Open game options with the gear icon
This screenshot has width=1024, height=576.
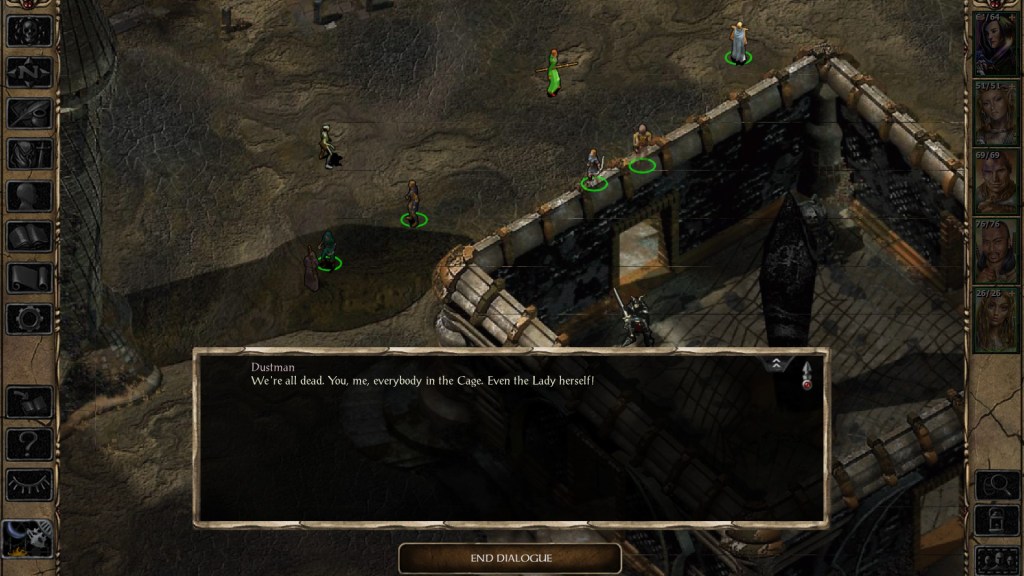29,319
